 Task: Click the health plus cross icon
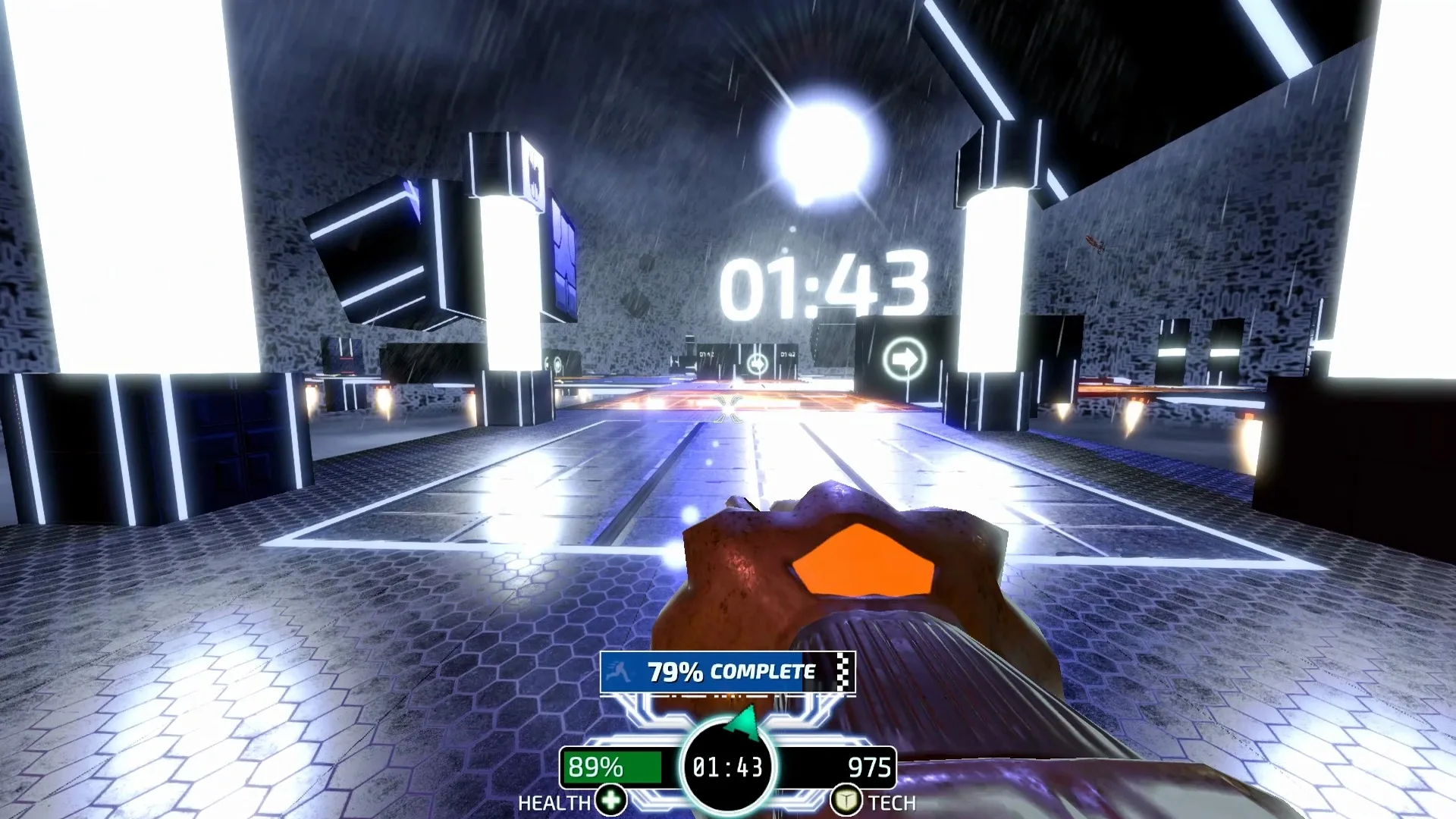tap(610, 799)
